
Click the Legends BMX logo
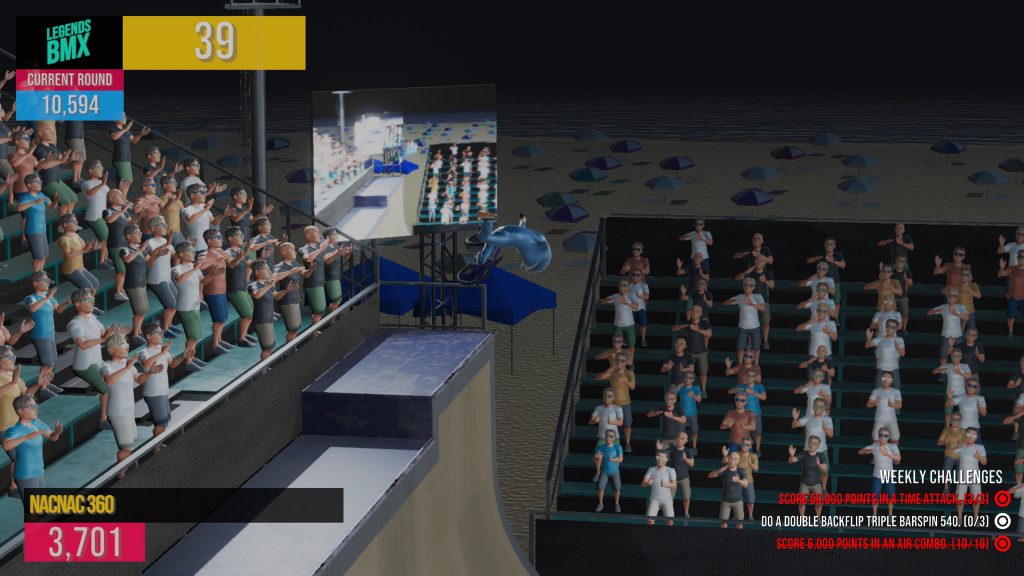pos(69,43)
